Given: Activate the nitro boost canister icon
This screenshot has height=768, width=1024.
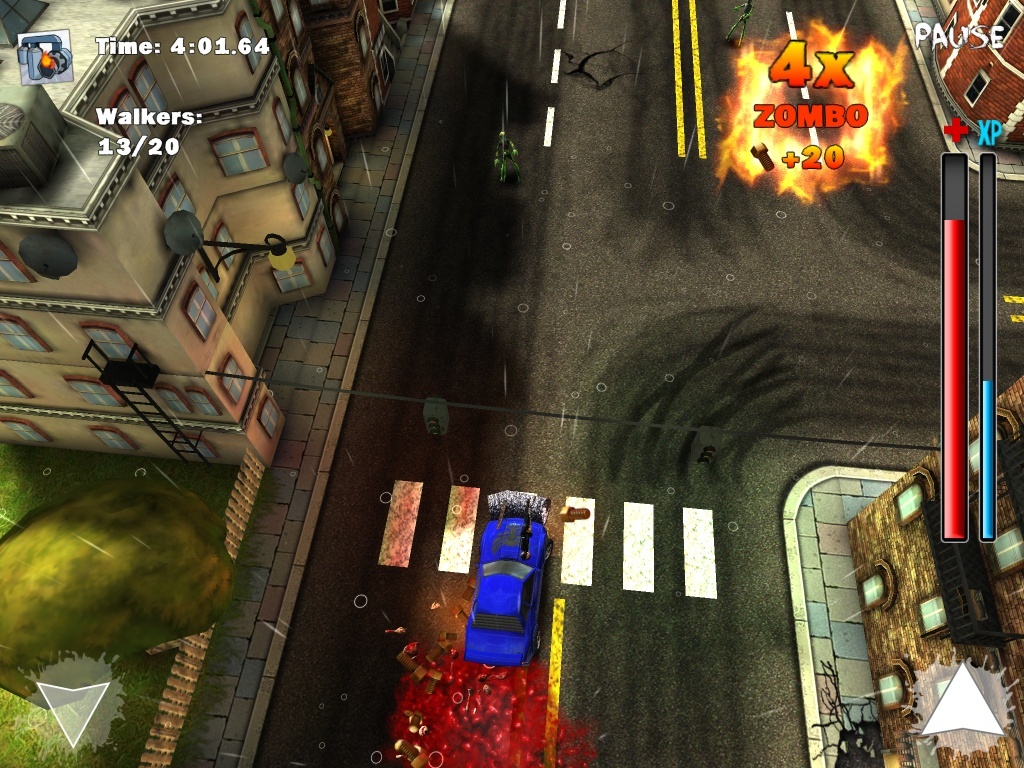Looking at the screenshot, I should click(46, 57).
